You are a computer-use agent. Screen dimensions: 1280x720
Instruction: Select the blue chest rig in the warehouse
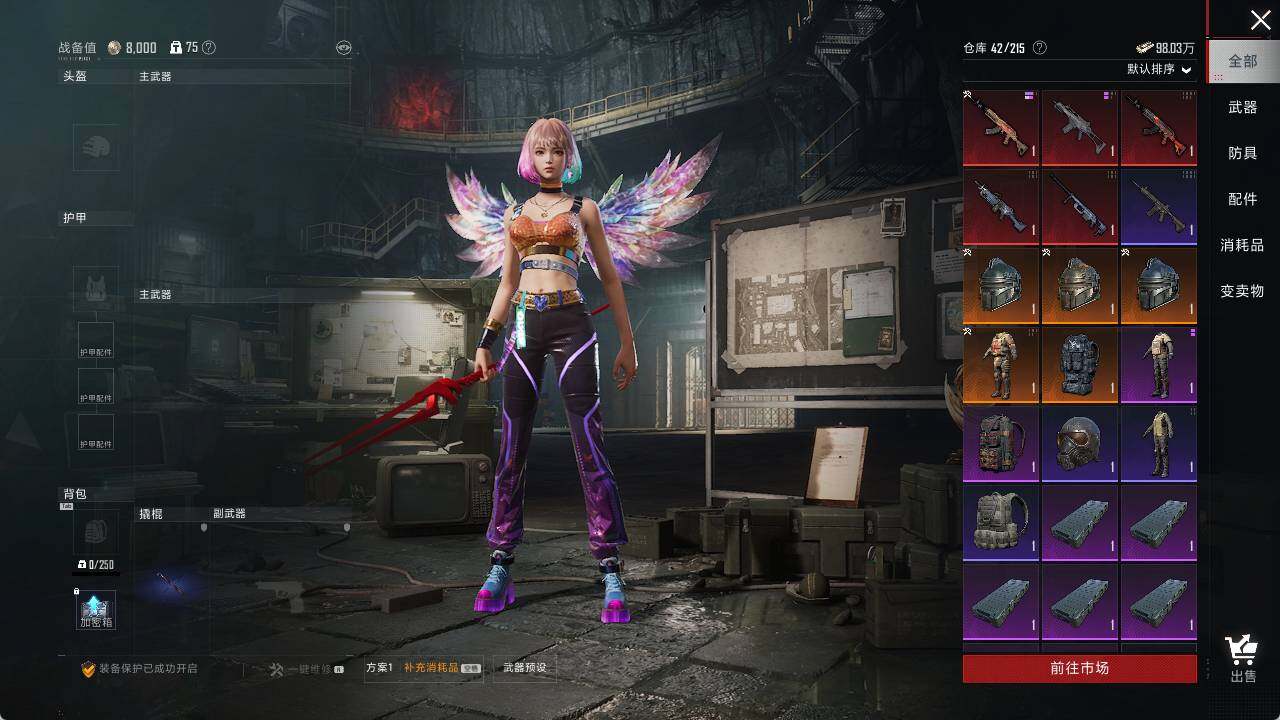(1080, 366)
